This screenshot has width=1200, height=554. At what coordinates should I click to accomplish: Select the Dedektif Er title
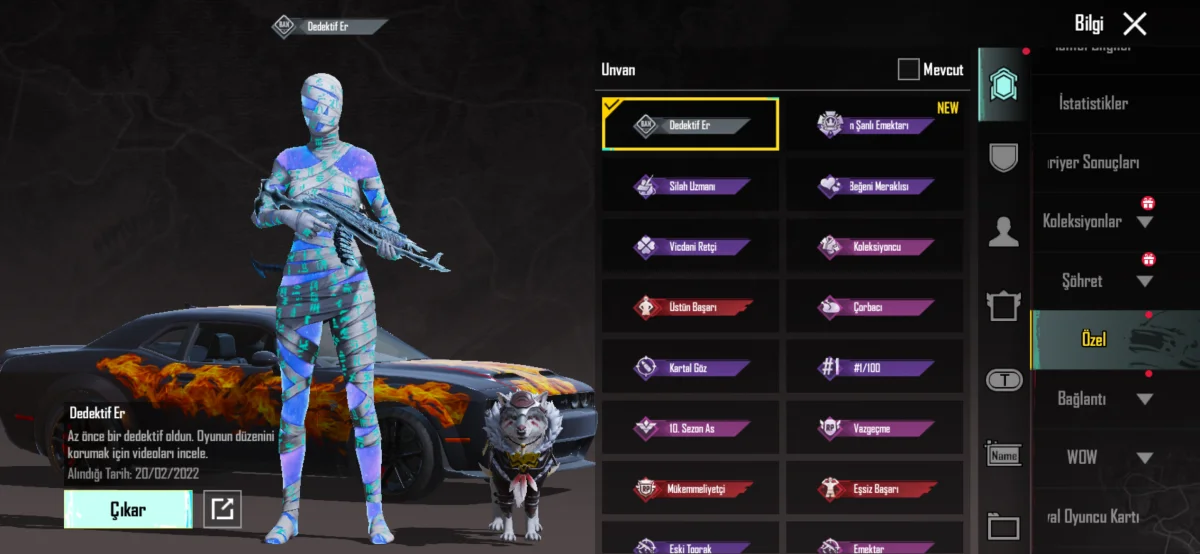(690, 125)
